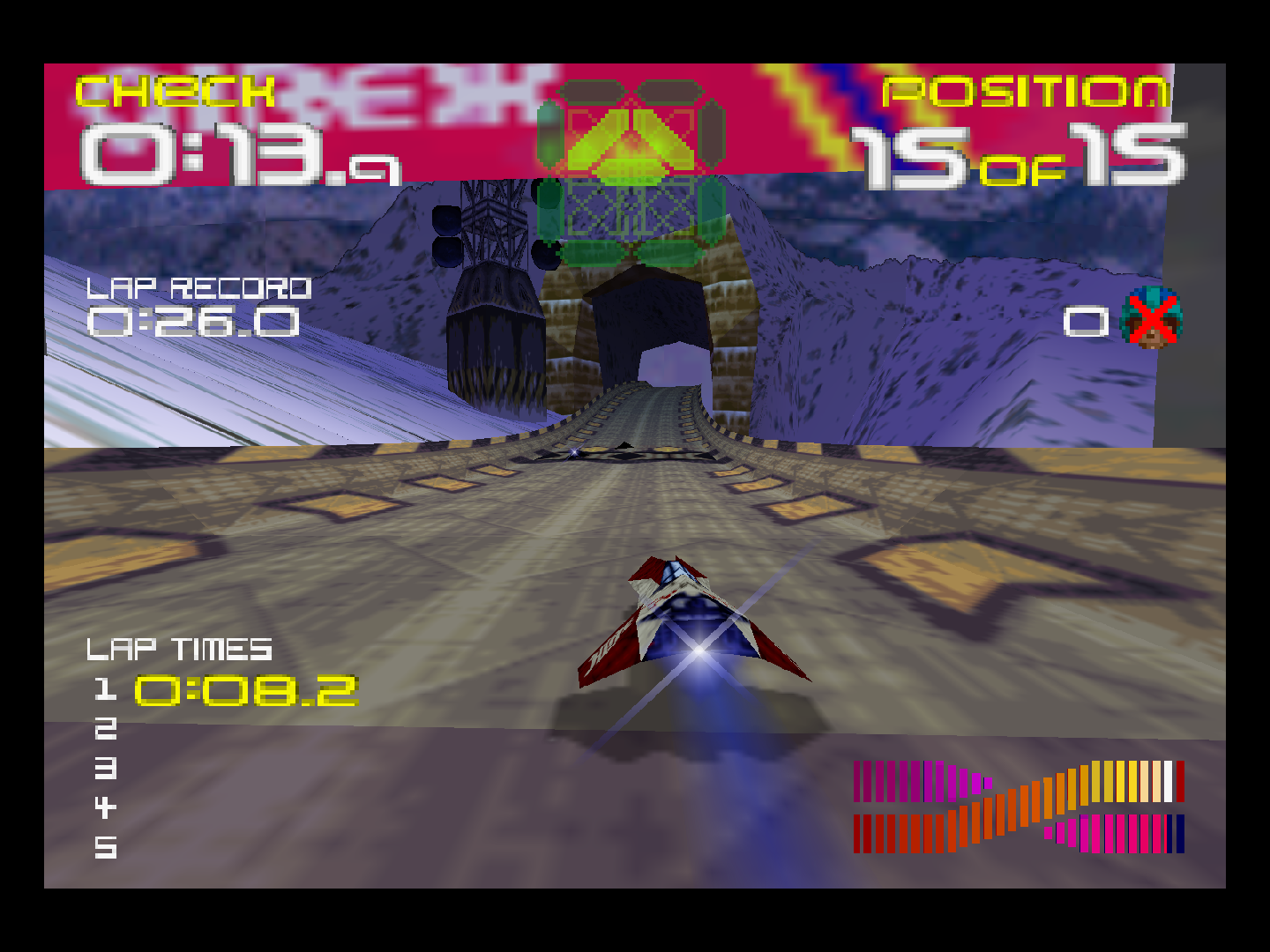Viewport: 1270px width, 952px height.
Task: Toggle the lap 3 row indicator
Action: pos(106,770)
